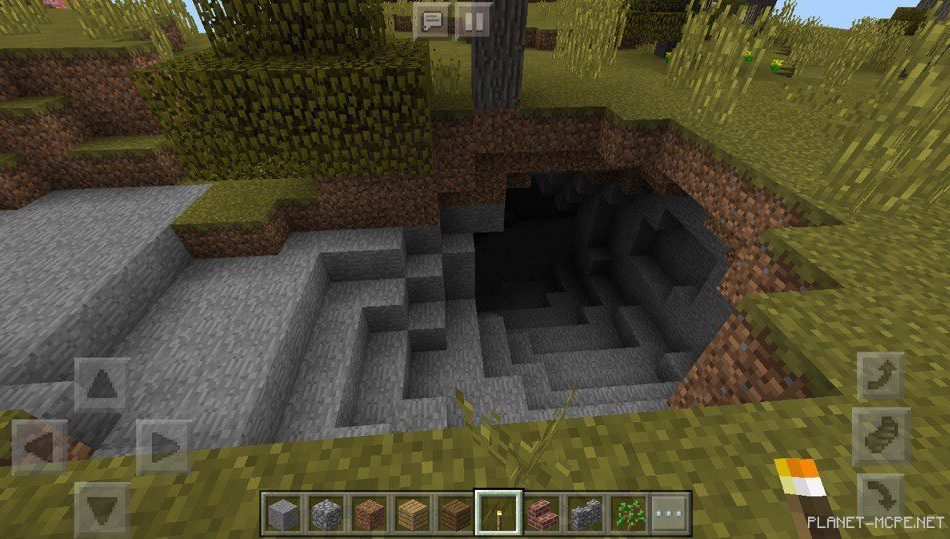The width and height of the screenshot is (950, 539).
Task: Tap the move forward arrow
Action: coord(101,384)
